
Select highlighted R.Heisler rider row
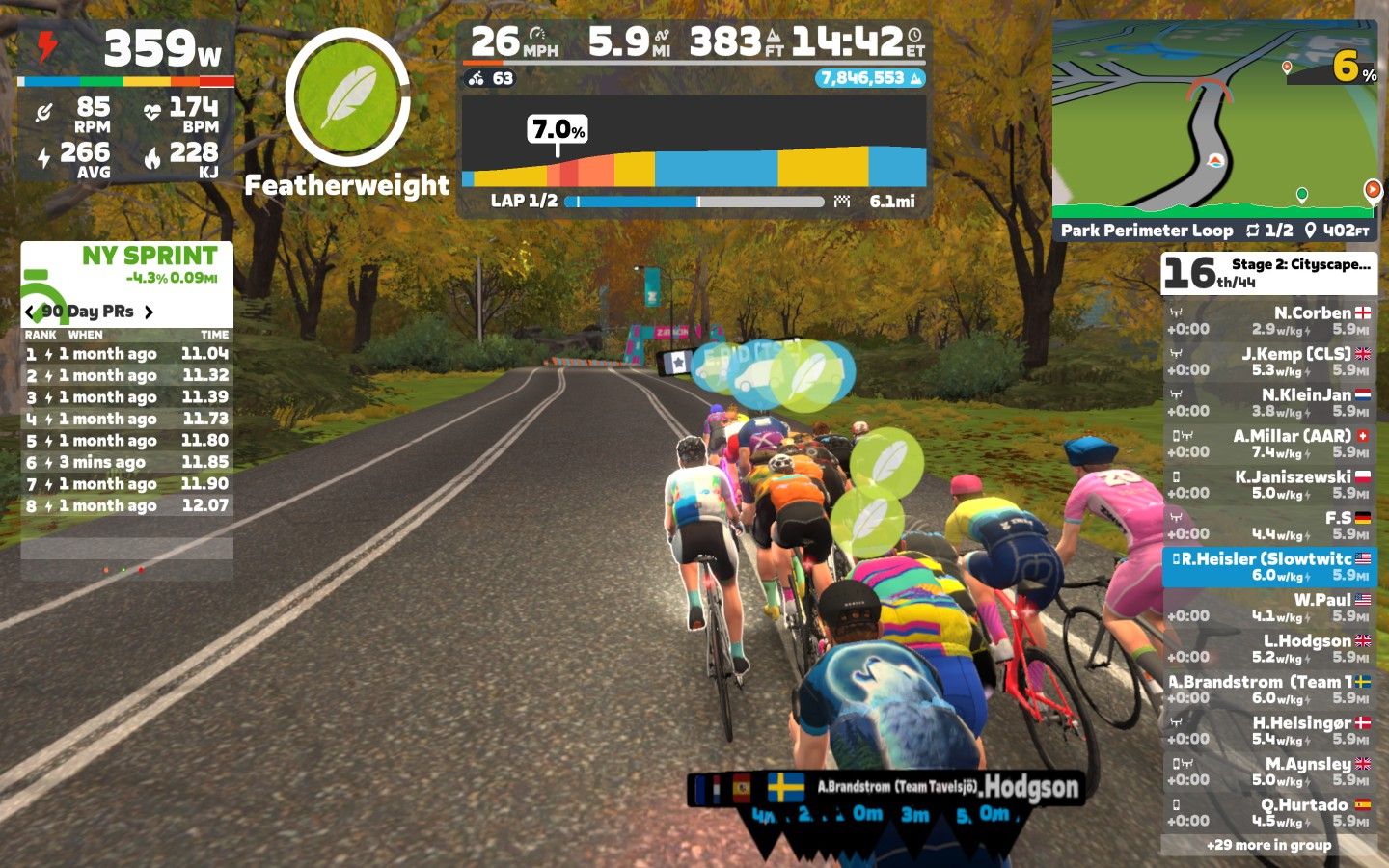[1268, 567]
